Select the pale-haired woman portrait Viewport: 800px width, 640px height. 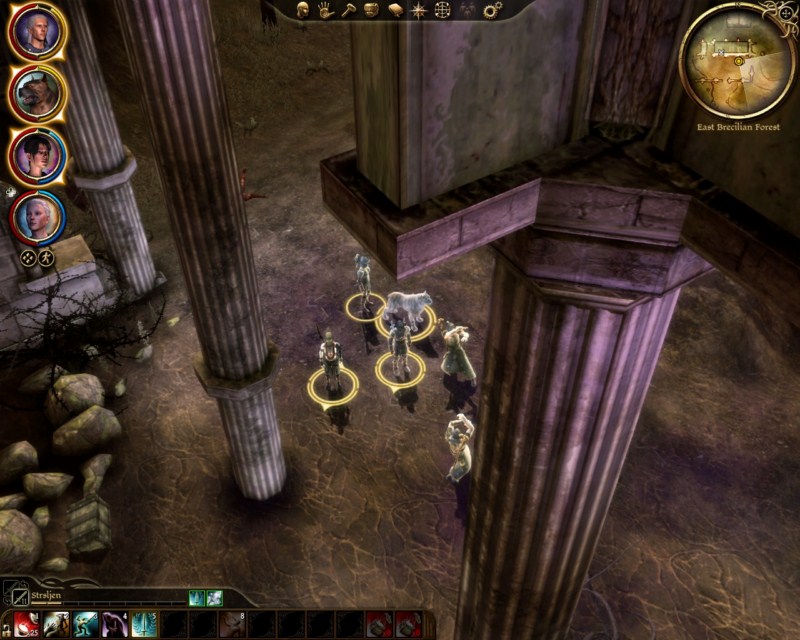[37, 216]
